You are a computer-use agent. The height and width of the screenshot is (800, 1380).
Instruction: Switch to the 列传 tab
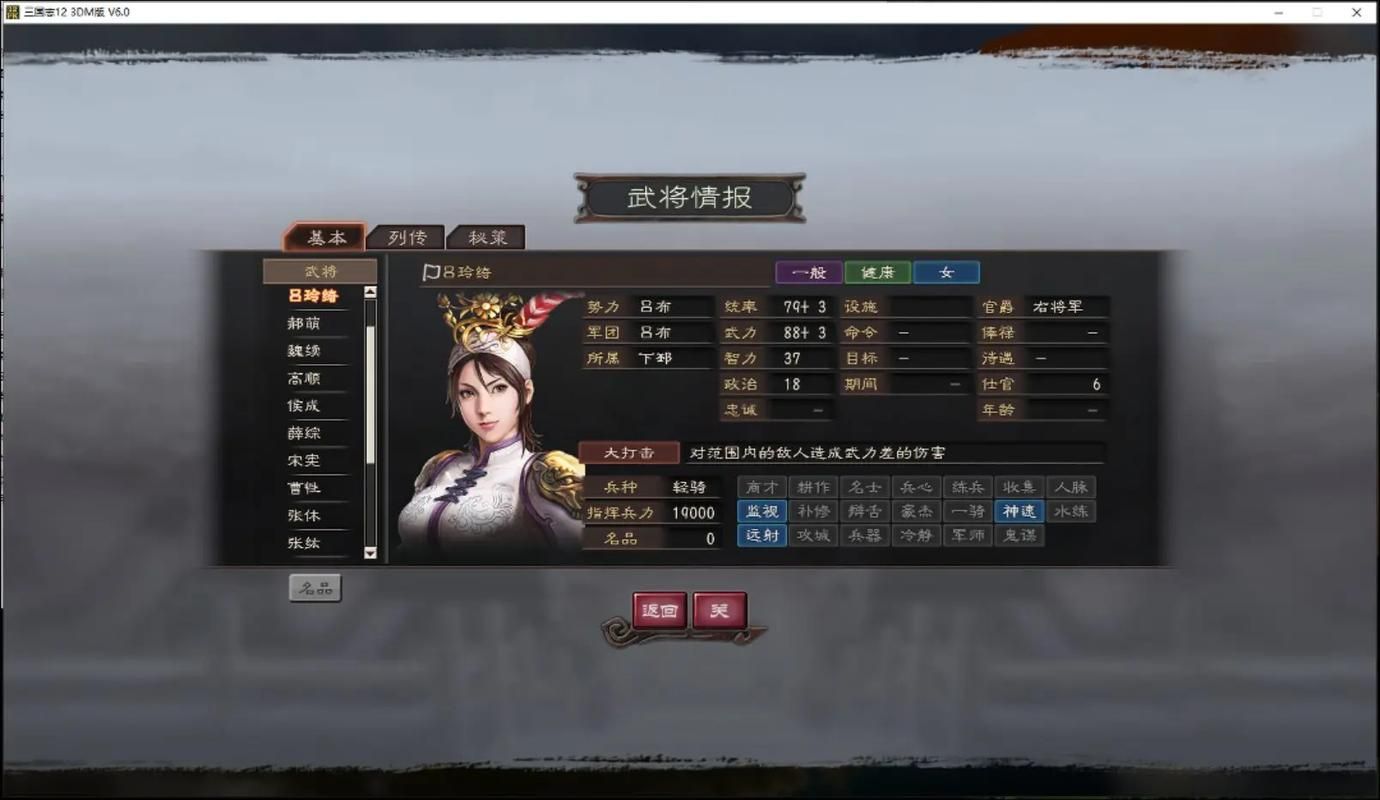pyautogui.click(x=405, y=237)
